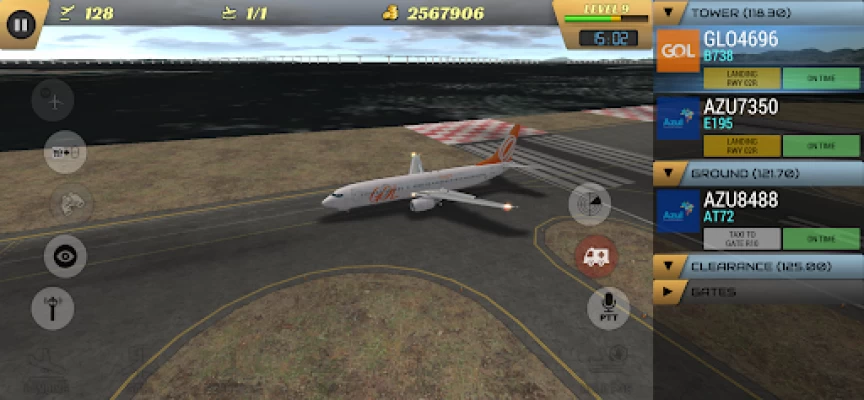Toggle the eye camera view icon

tap(65, 256)
